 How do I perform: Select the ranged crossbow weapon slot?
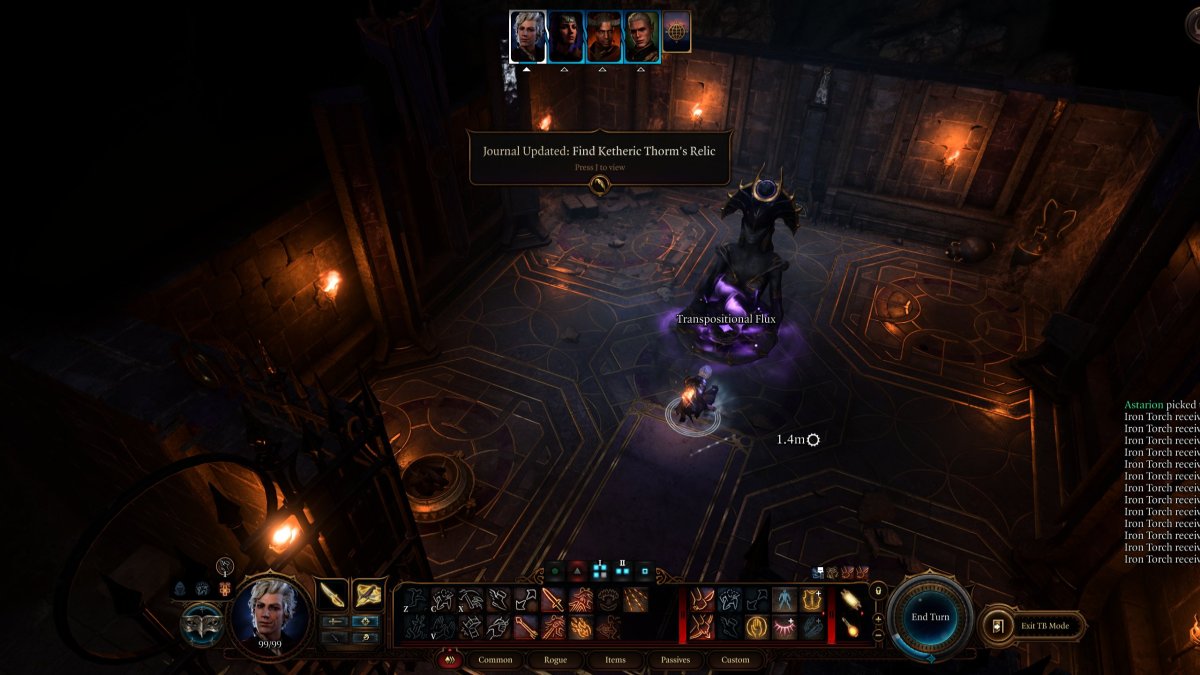368,595
